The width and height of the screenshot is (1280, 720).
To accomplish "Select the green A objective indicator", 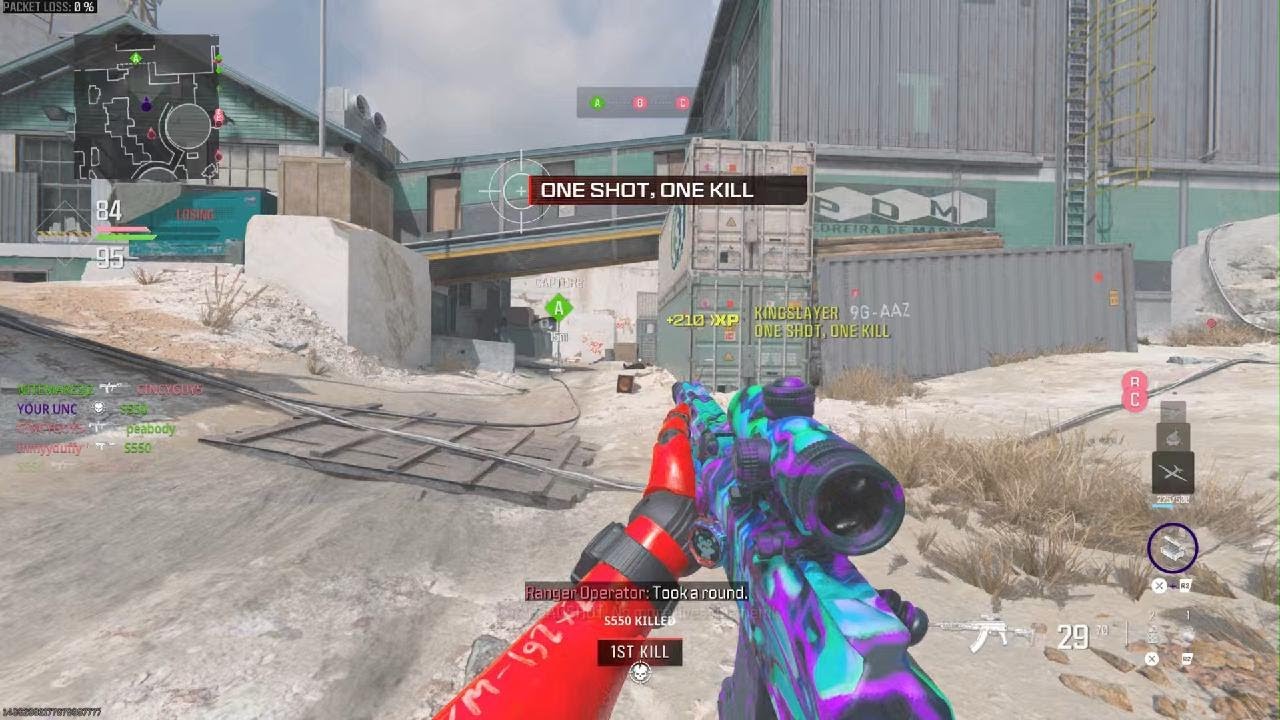I will click(x=597, y=102).
